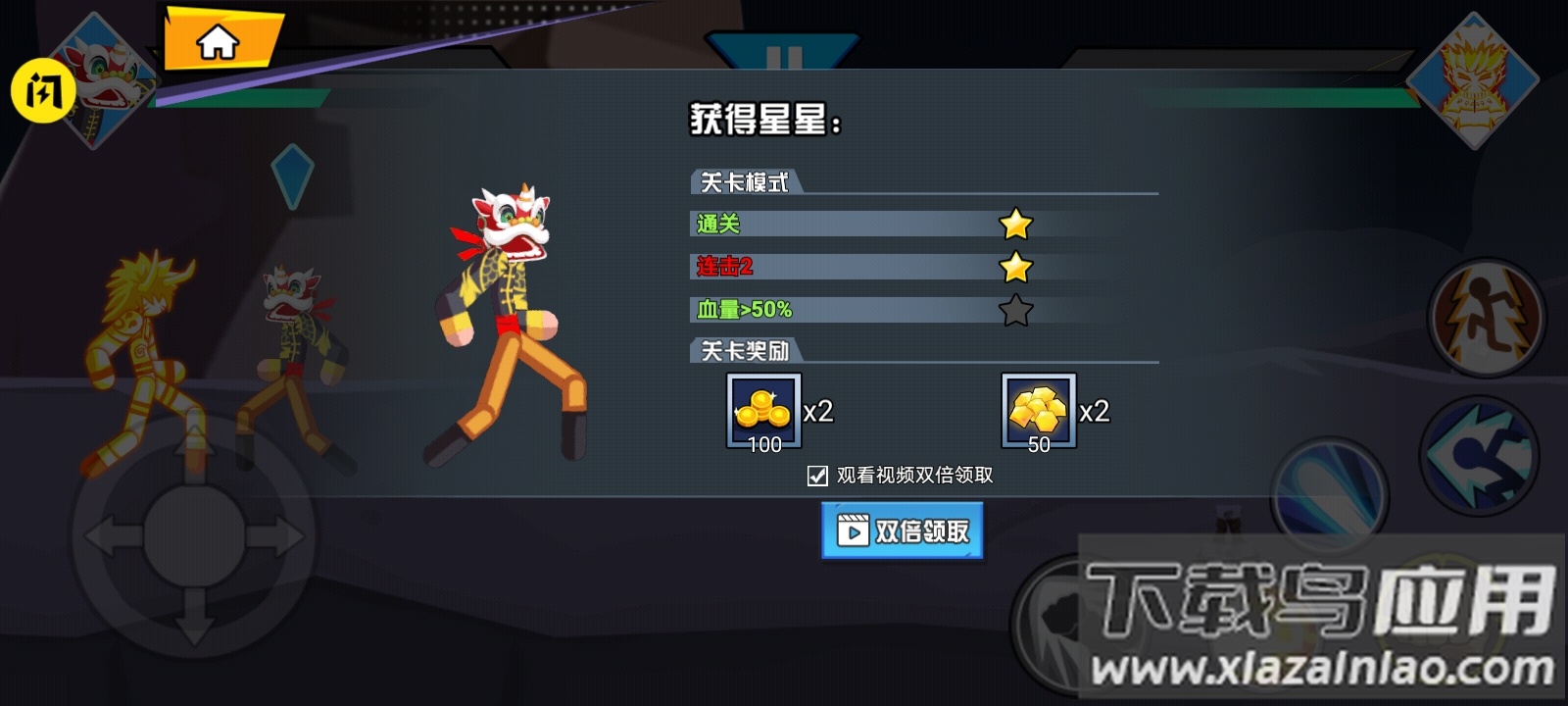Toggle the gray star beside 血量>50%
This screenshot has width=1568, height=706.
point(1017,309)
